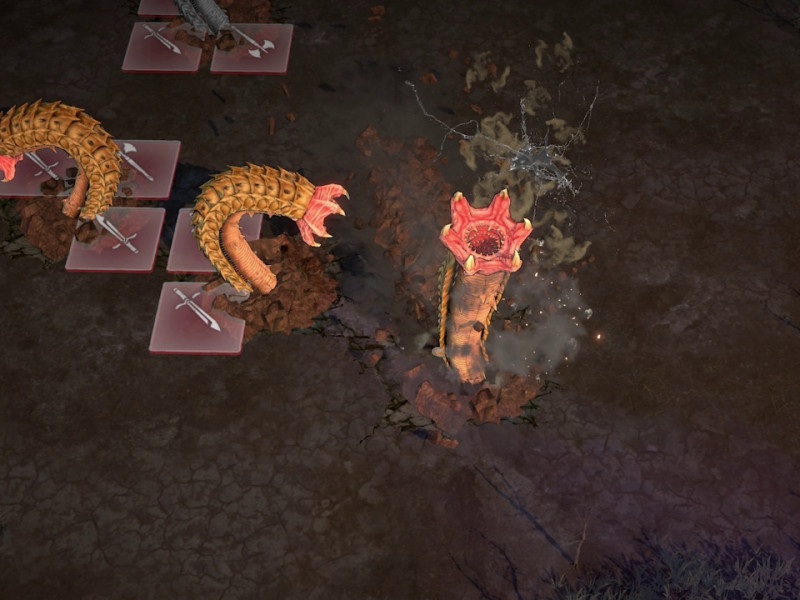Image resolution: width=800 pixels, height=600 pixels.
Task: Choose the axe tile touching the left worm
Action: coord(144,166)
